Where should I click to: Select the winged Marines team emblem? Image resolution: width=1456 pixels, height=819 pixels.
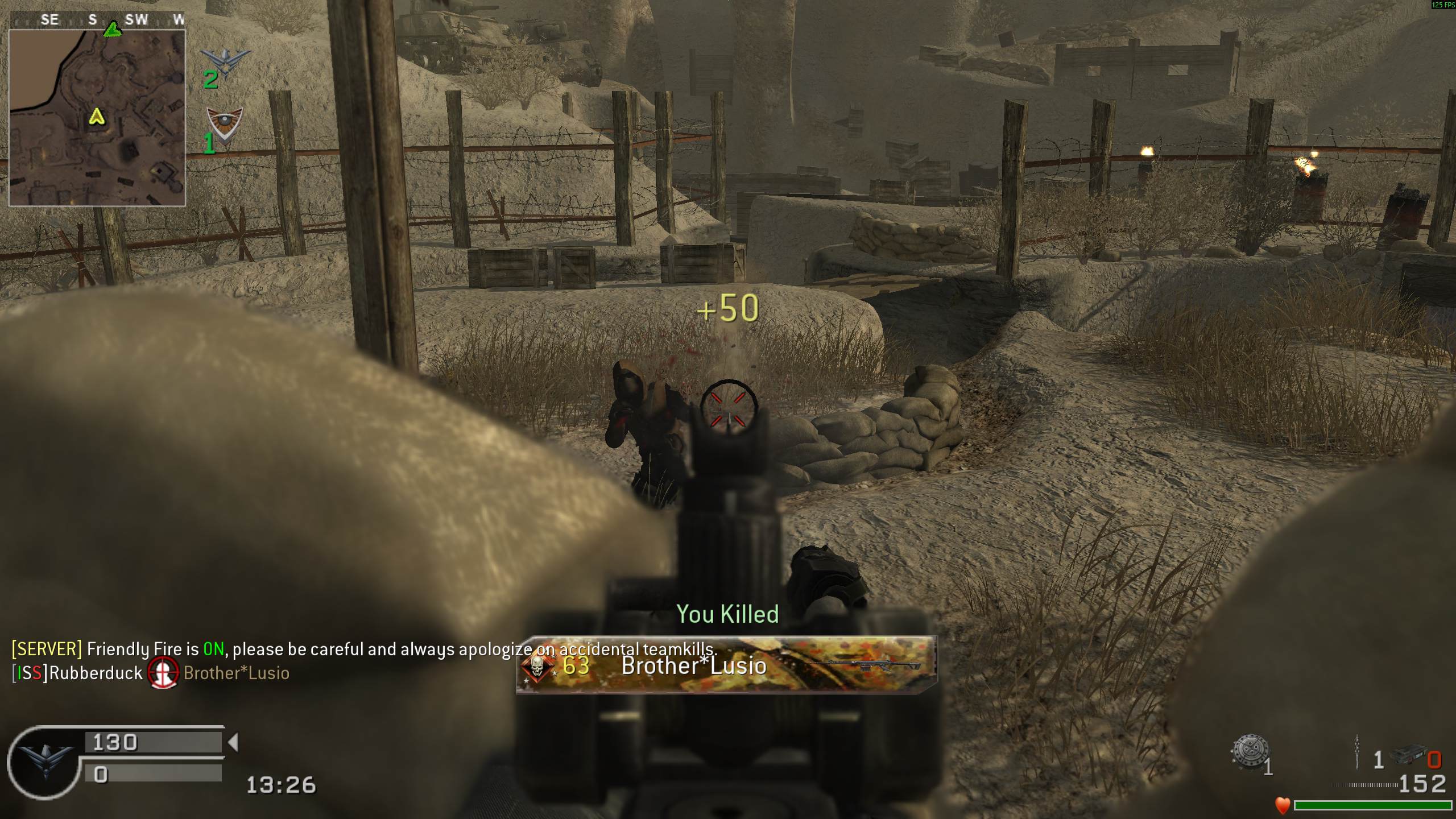point(225,60)
